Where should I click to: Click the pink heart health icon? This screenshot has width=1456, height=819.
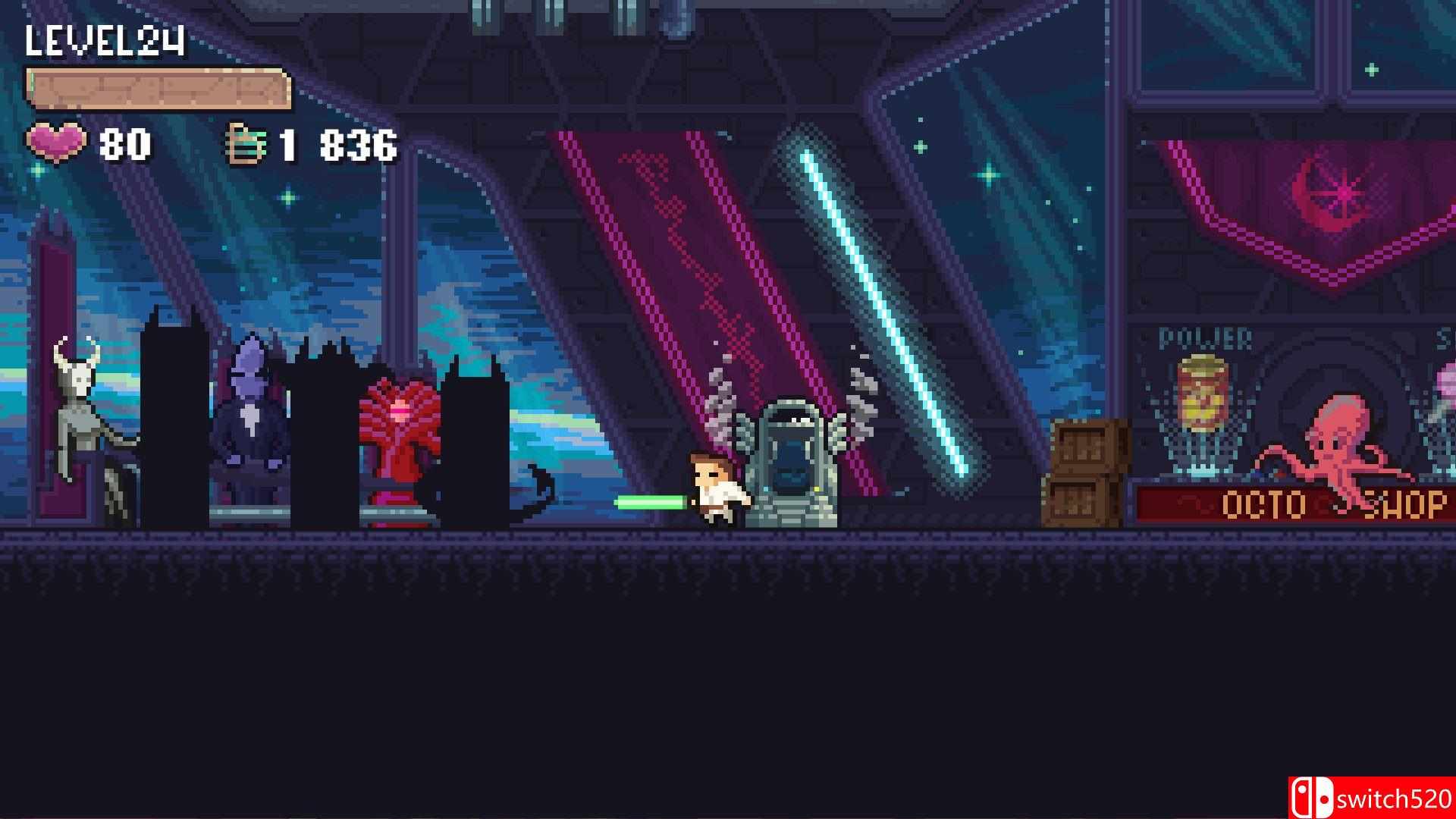[57, 143]
